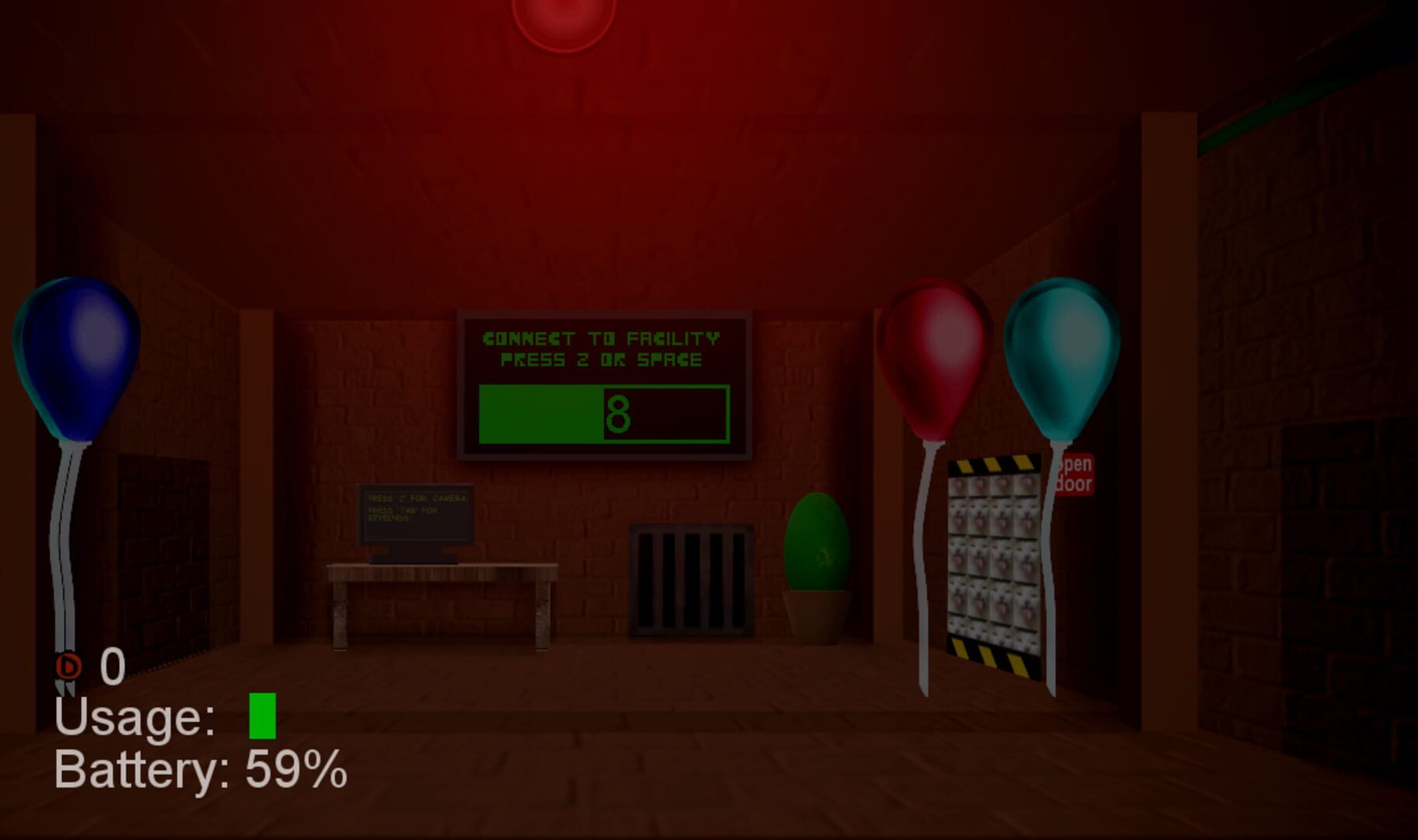
Task: Click the Battery: 59% readout
Action: pyautogui.click(x=198, y=770)
